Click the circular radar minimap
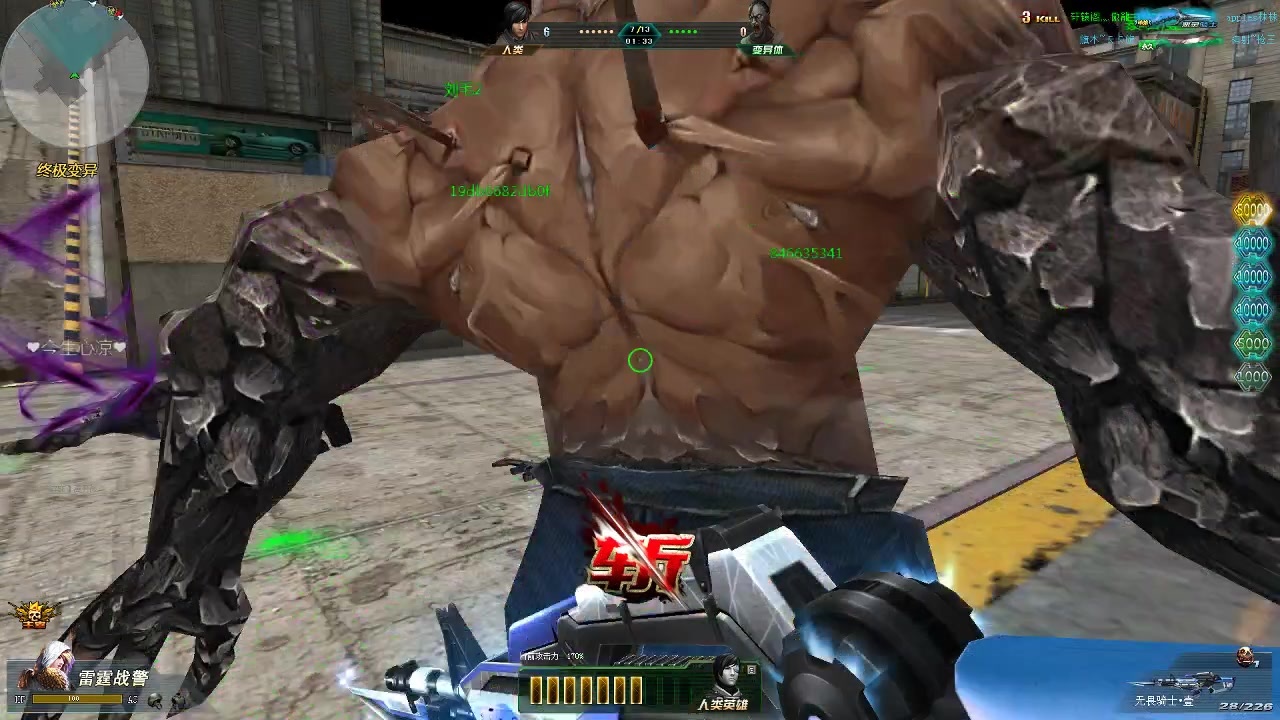 (x=75, y=72)
